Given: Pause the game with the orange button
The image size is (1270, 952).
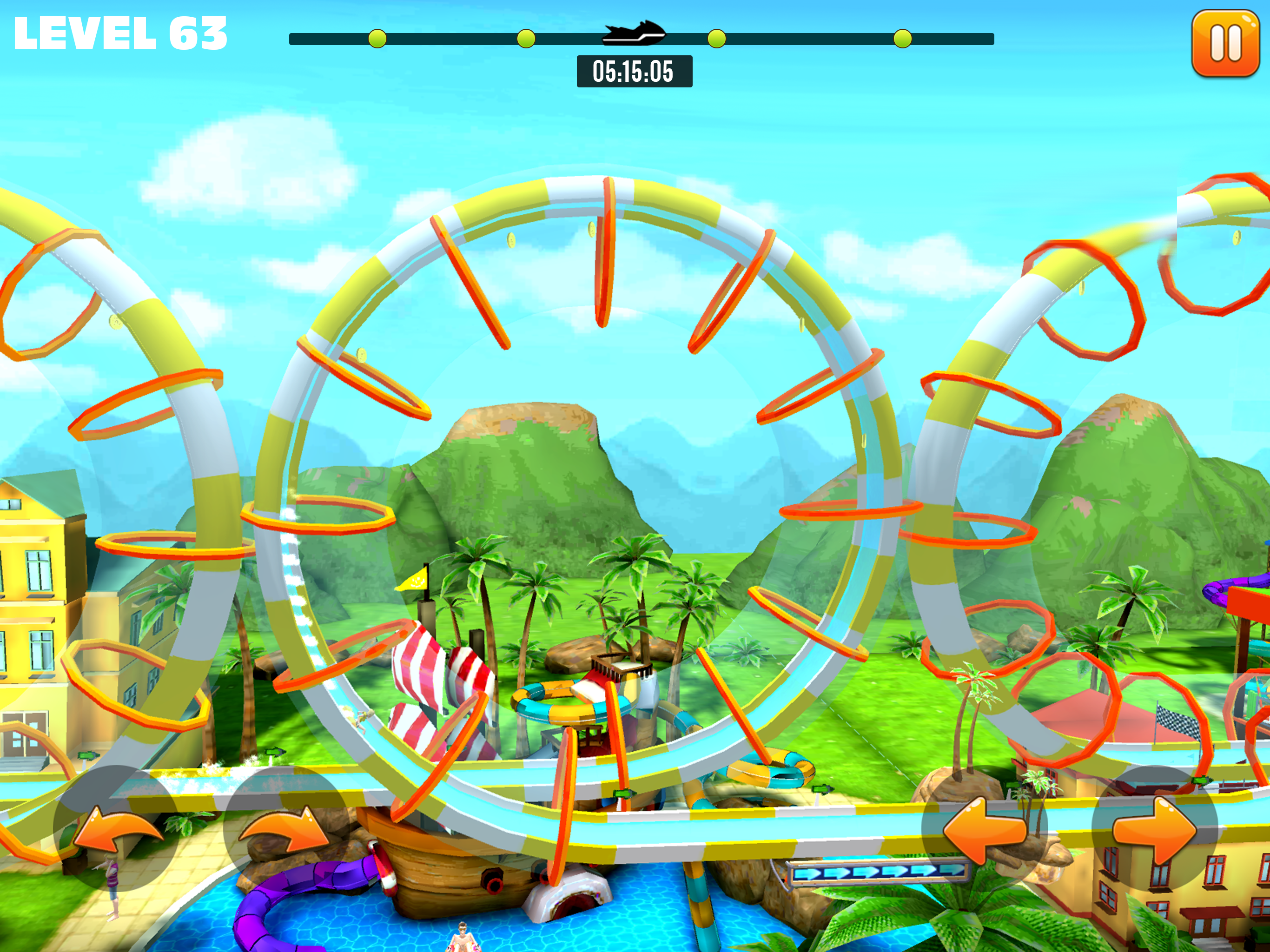Looking at the screenshot, I should pos(1225,44).
